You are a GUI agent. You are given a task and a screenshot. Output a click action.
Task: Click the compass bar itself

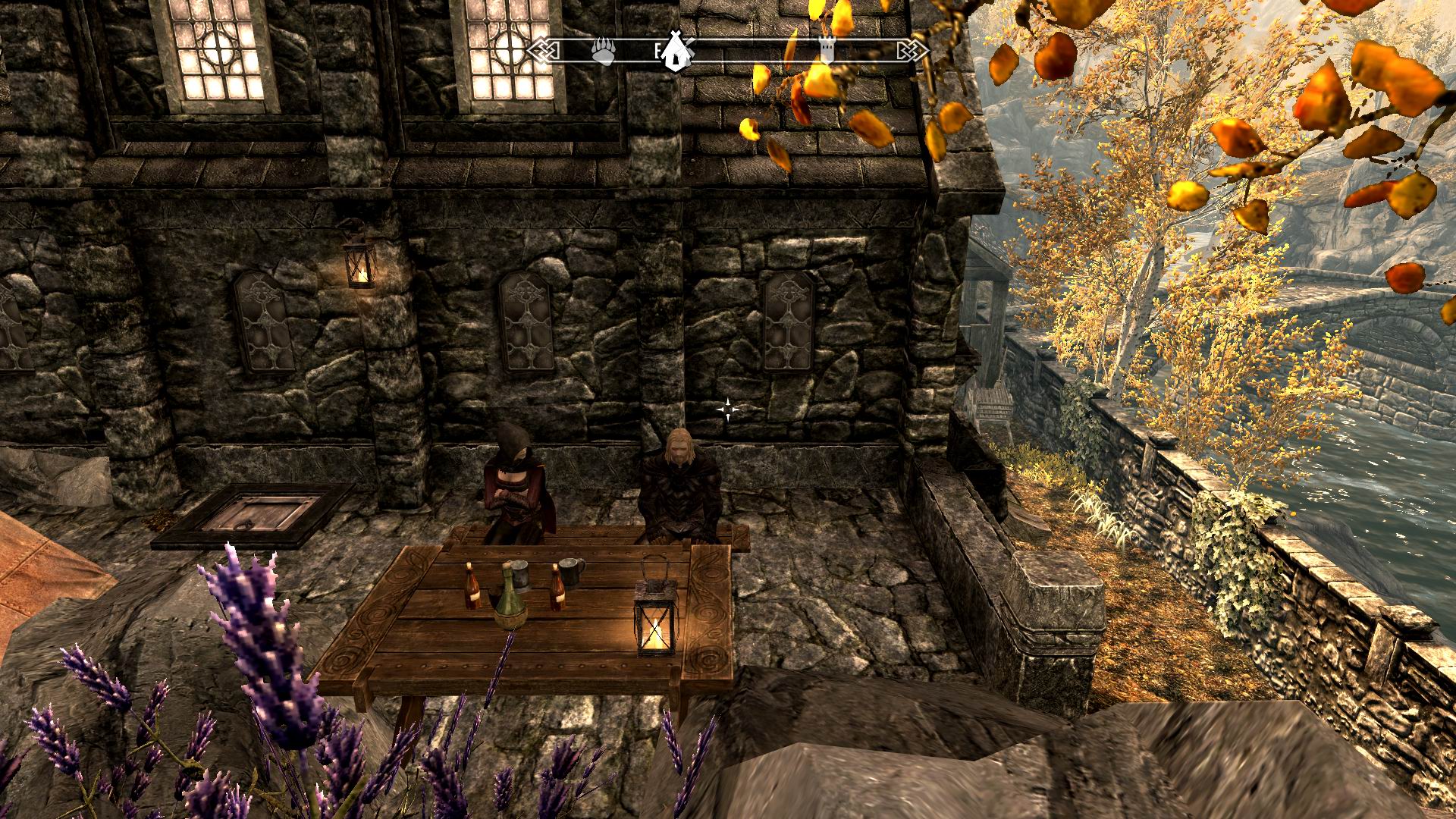click(x=758, y=49)
